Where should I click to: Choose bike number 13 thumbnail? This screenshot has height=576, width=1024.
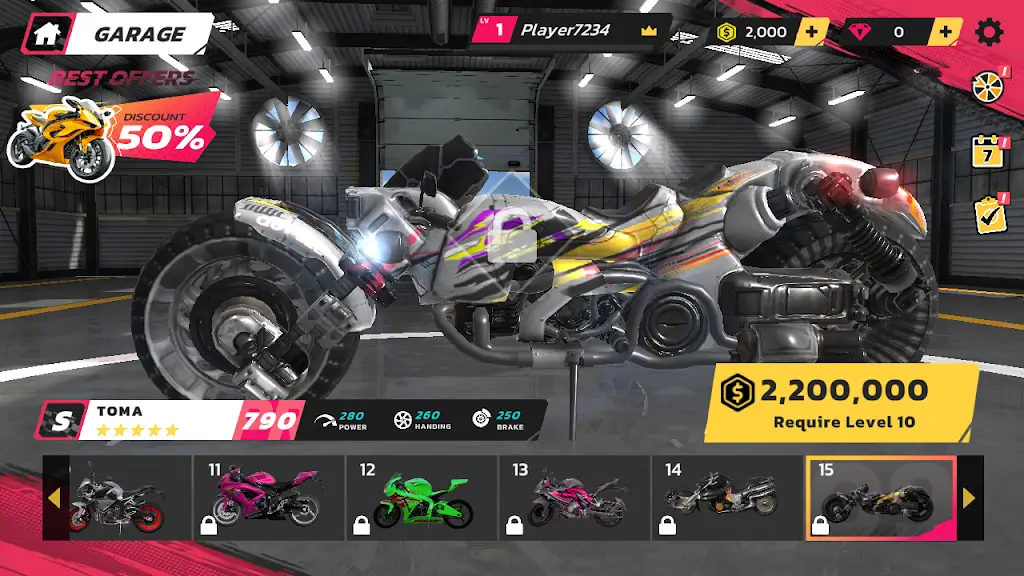574,498
